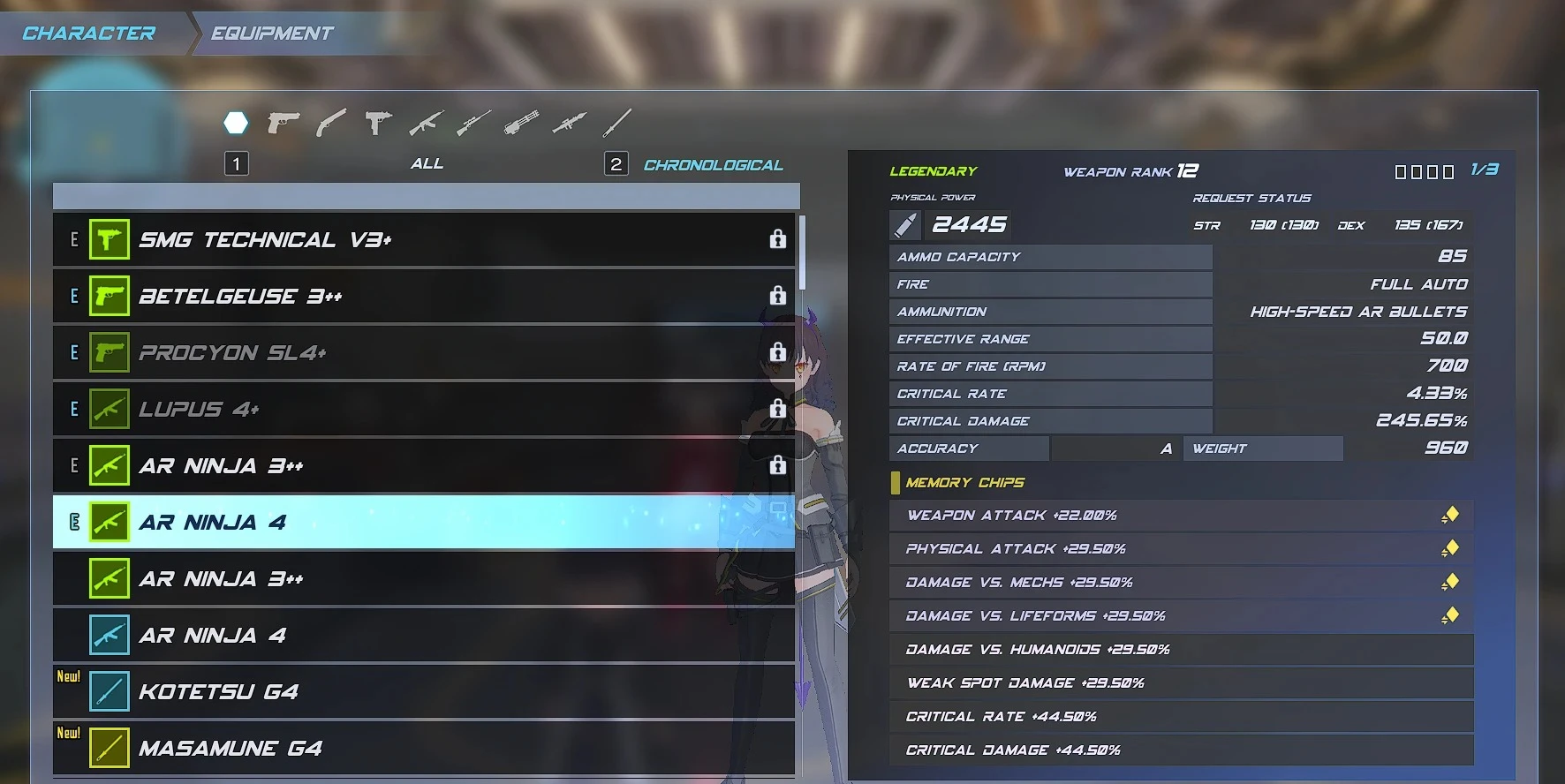
Task: Click the 1/3 stats page indicator
Action: pos(1483,171)
